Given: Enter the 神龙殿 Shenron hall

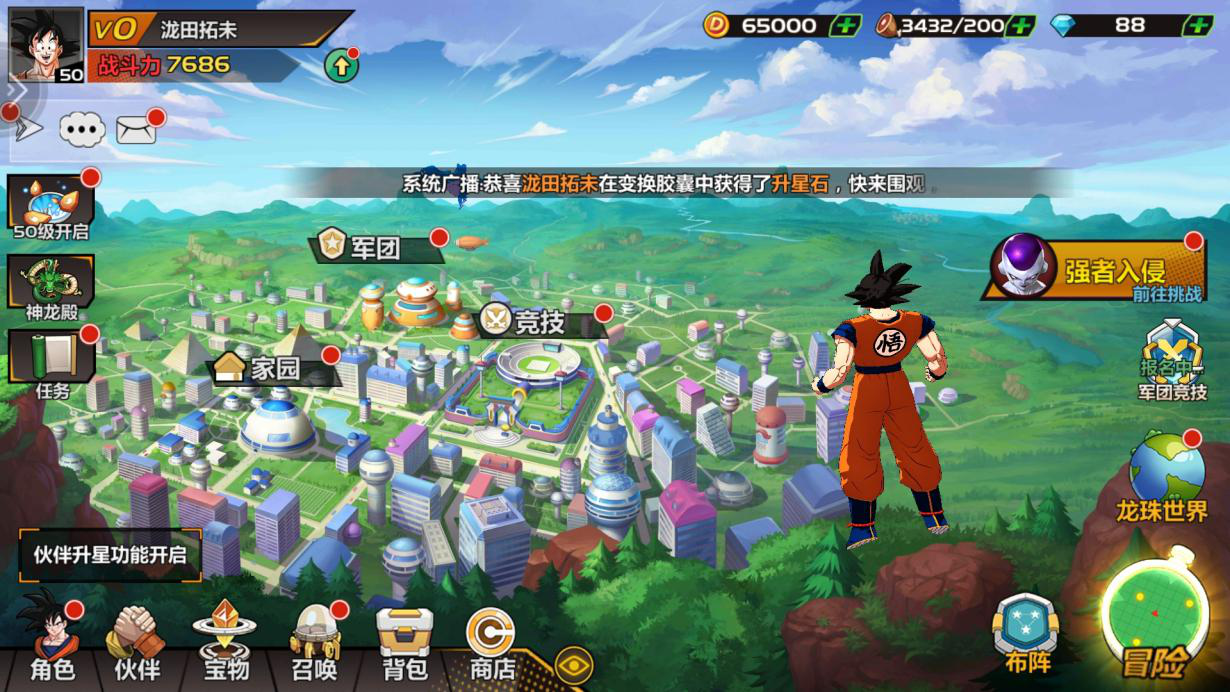Looking at the screenshot, I should 52,284.
